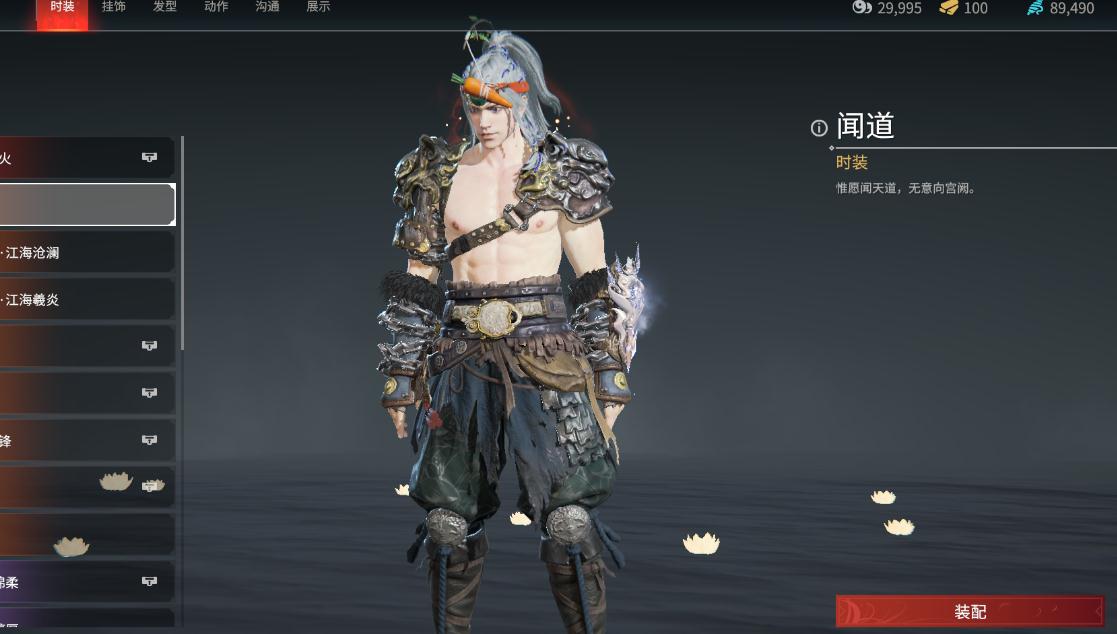
Task: Click the silver coin currency icon
Action: [x=862, y=8]
